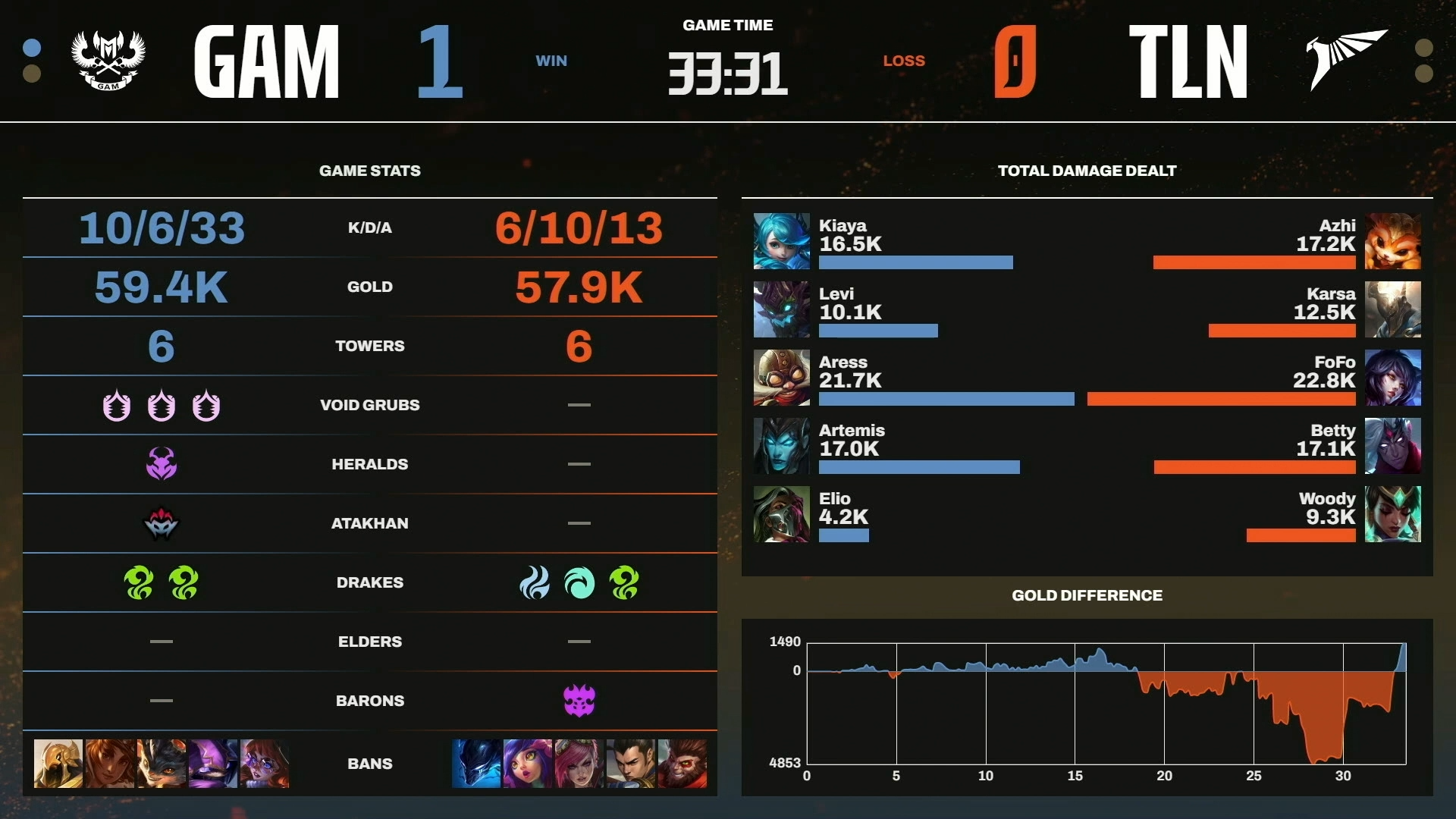Choose FoFo's Ahri champion portrait

tap(1392, 378)
